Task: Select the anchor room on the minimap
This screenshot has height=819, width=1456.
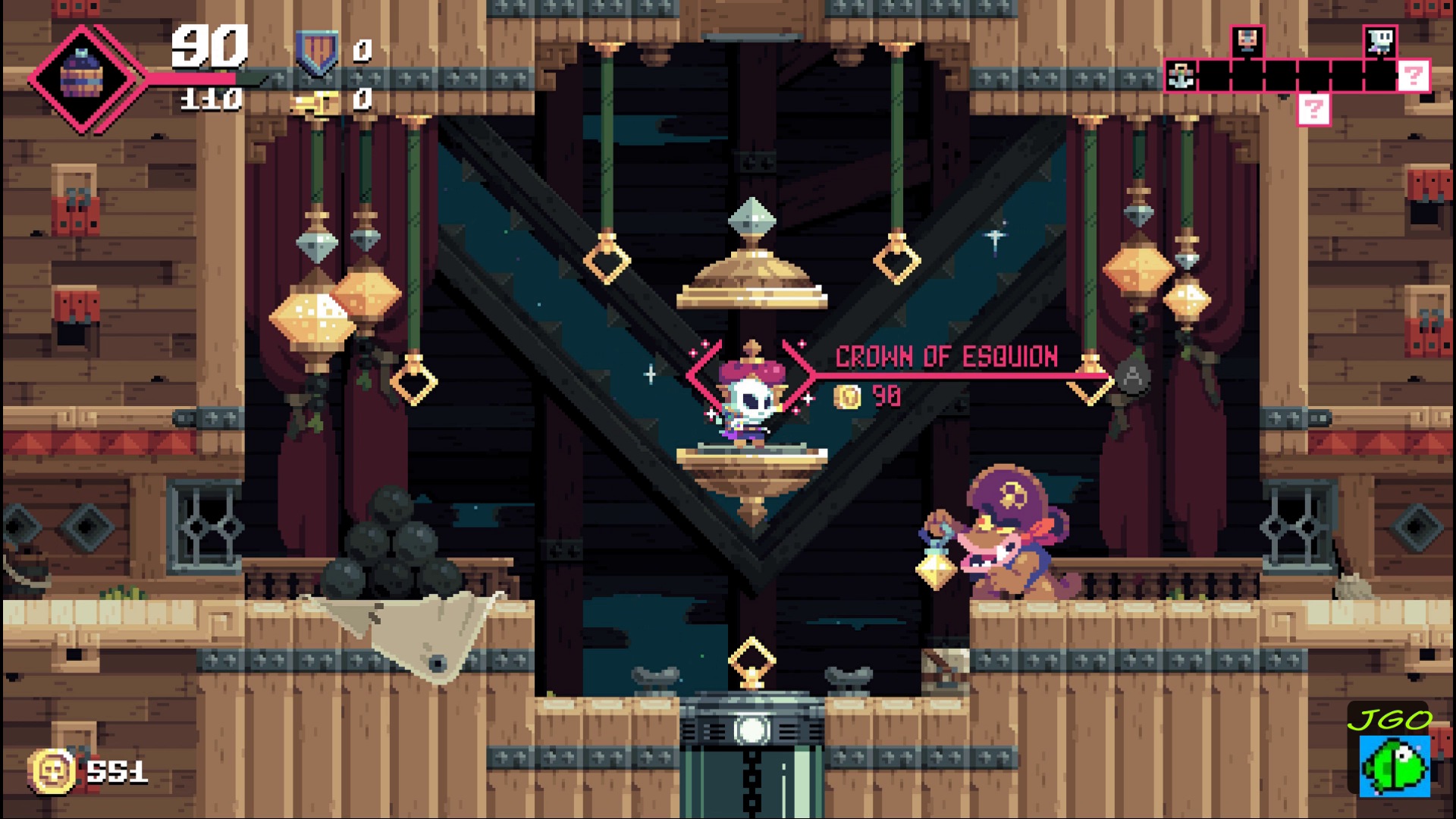Action: (x=1181, y=76)
